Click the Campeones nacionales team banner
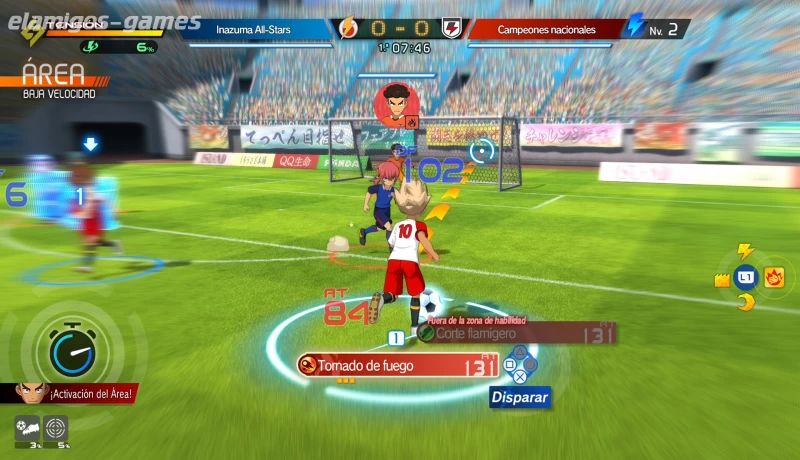The image size is (800, 460). pyautogui.click(x=545, y=29)
